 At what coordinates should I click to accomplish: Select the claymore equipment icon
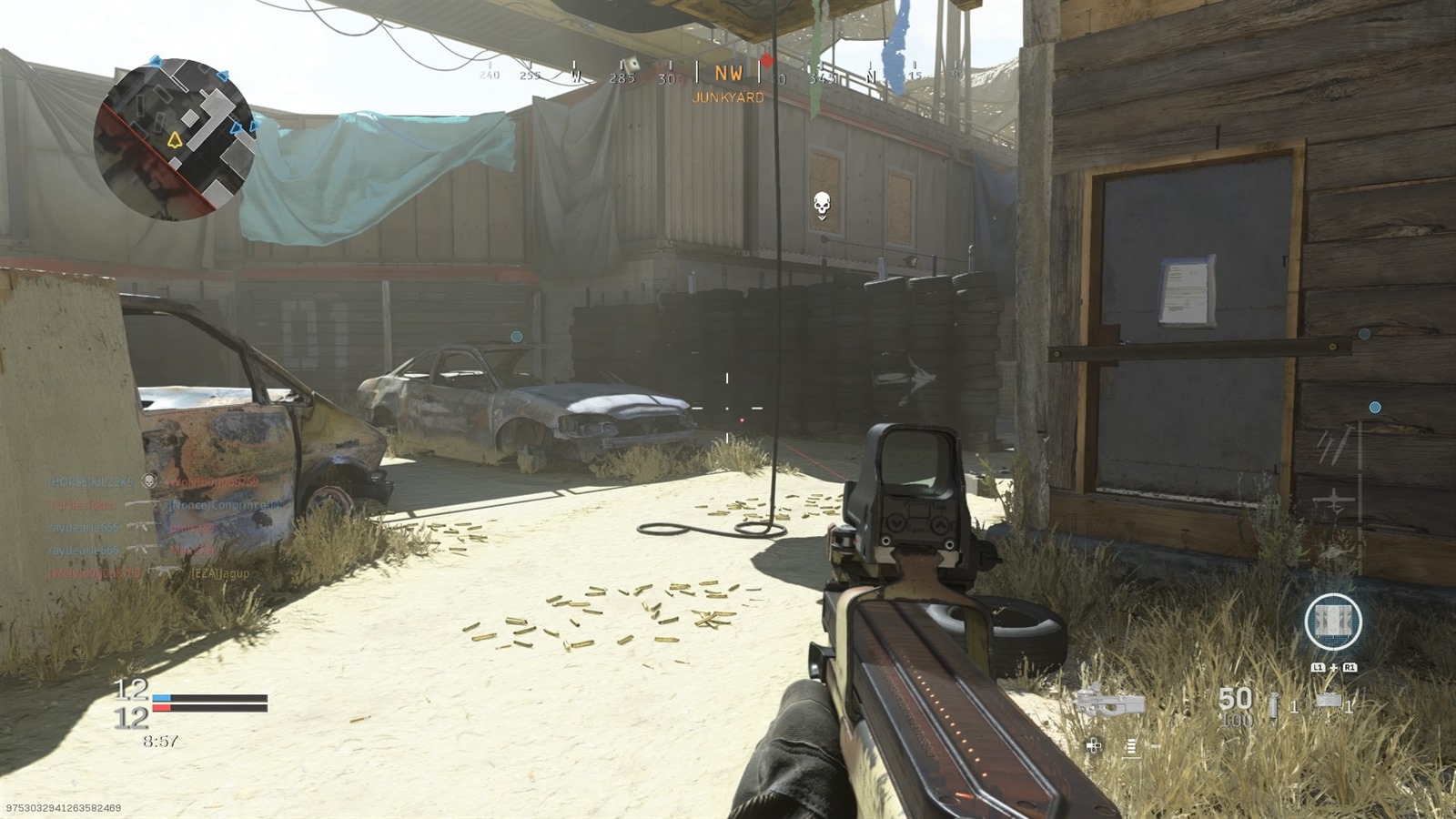[1329, 702]
